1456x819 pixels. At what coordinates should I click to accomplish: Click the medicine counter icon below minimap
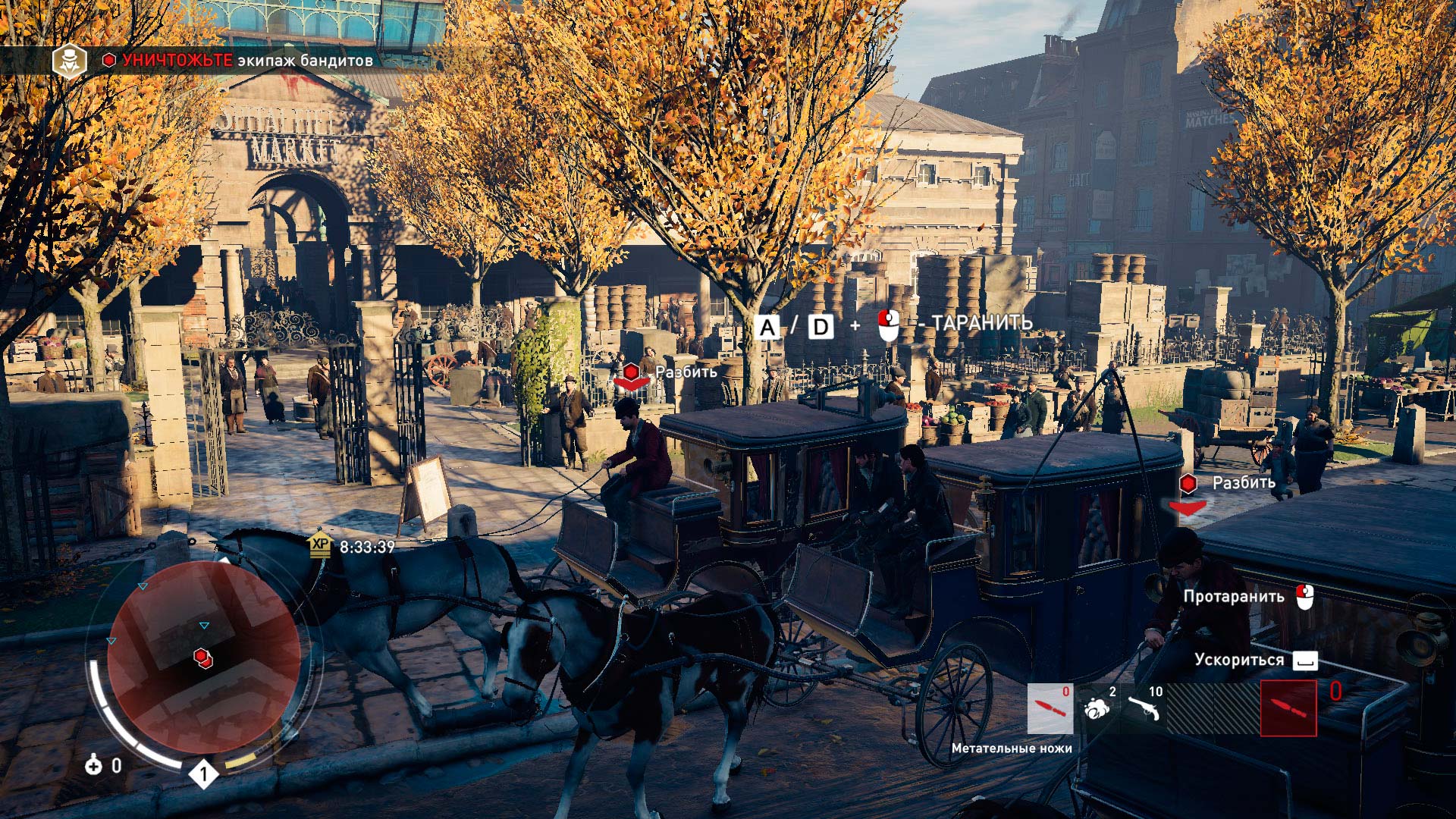pos(93,765)
